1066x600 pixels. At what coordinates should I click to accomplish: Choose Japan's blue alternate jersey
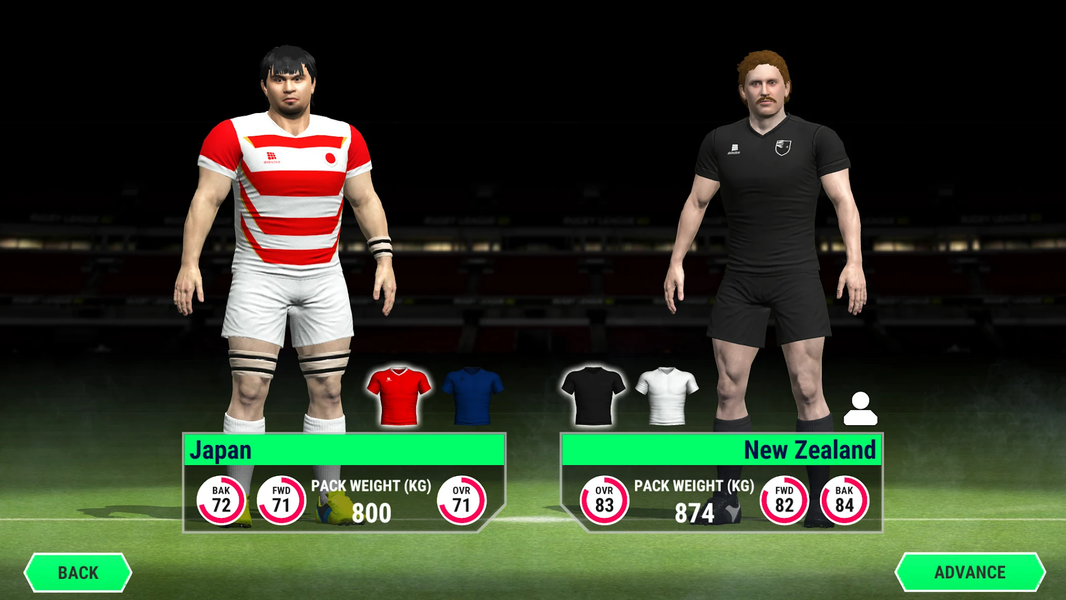(472, 395)
